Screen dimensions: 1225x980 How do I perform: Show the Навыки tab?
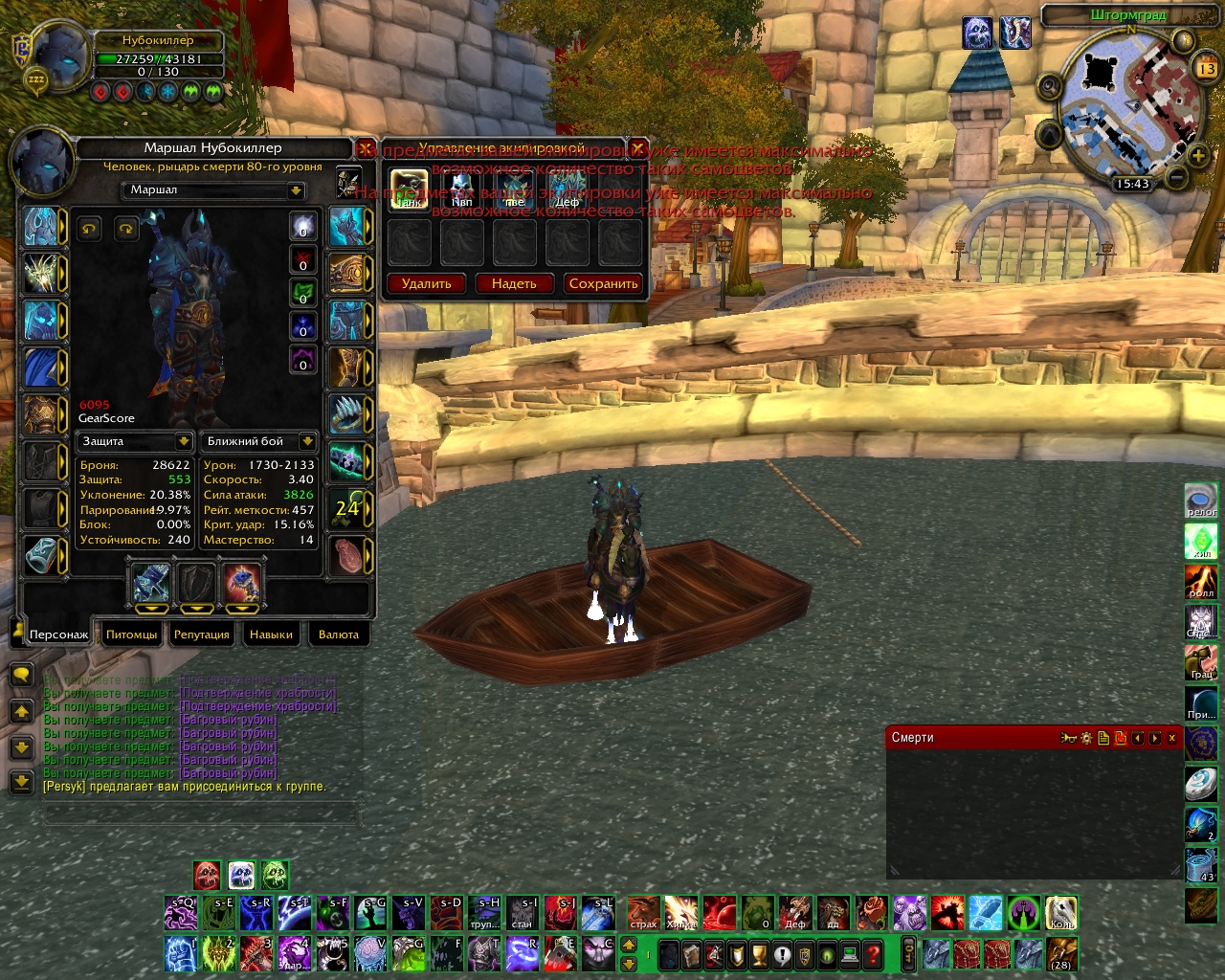pos(271,635)
